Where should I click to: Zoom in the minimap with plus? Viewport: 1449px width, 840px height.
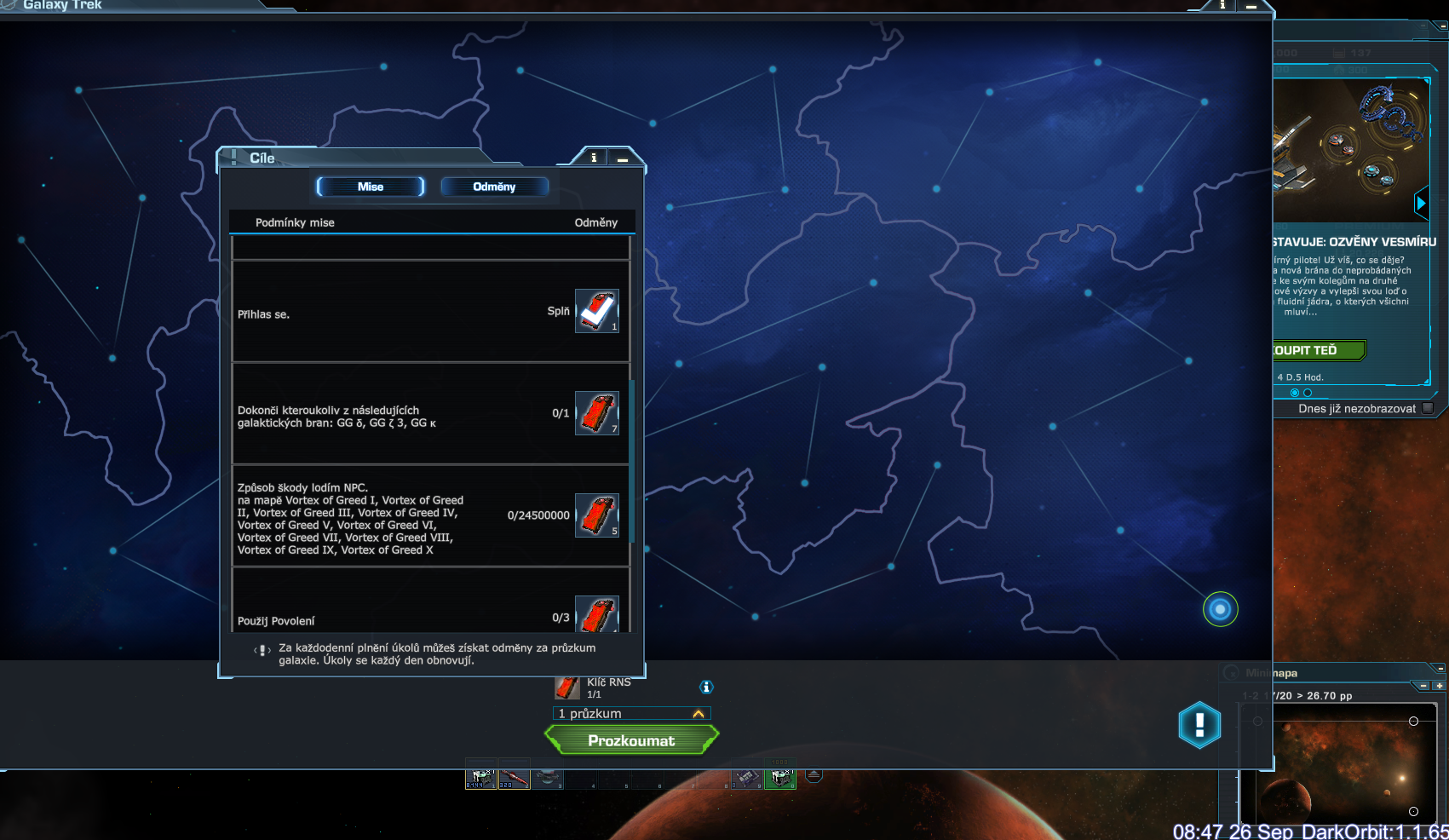[x=1439, y=686]
